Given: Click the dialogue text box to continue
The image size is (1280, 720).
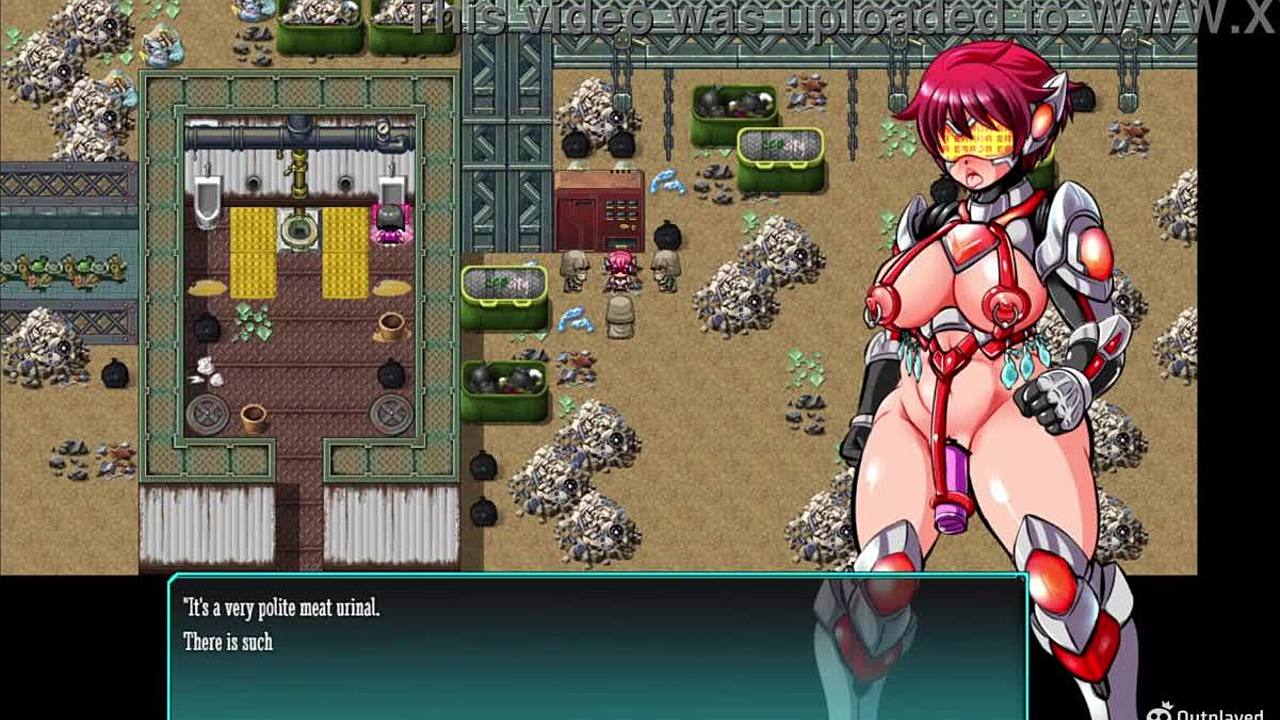Looking at the screenshot, I should [x=597, y=646].
